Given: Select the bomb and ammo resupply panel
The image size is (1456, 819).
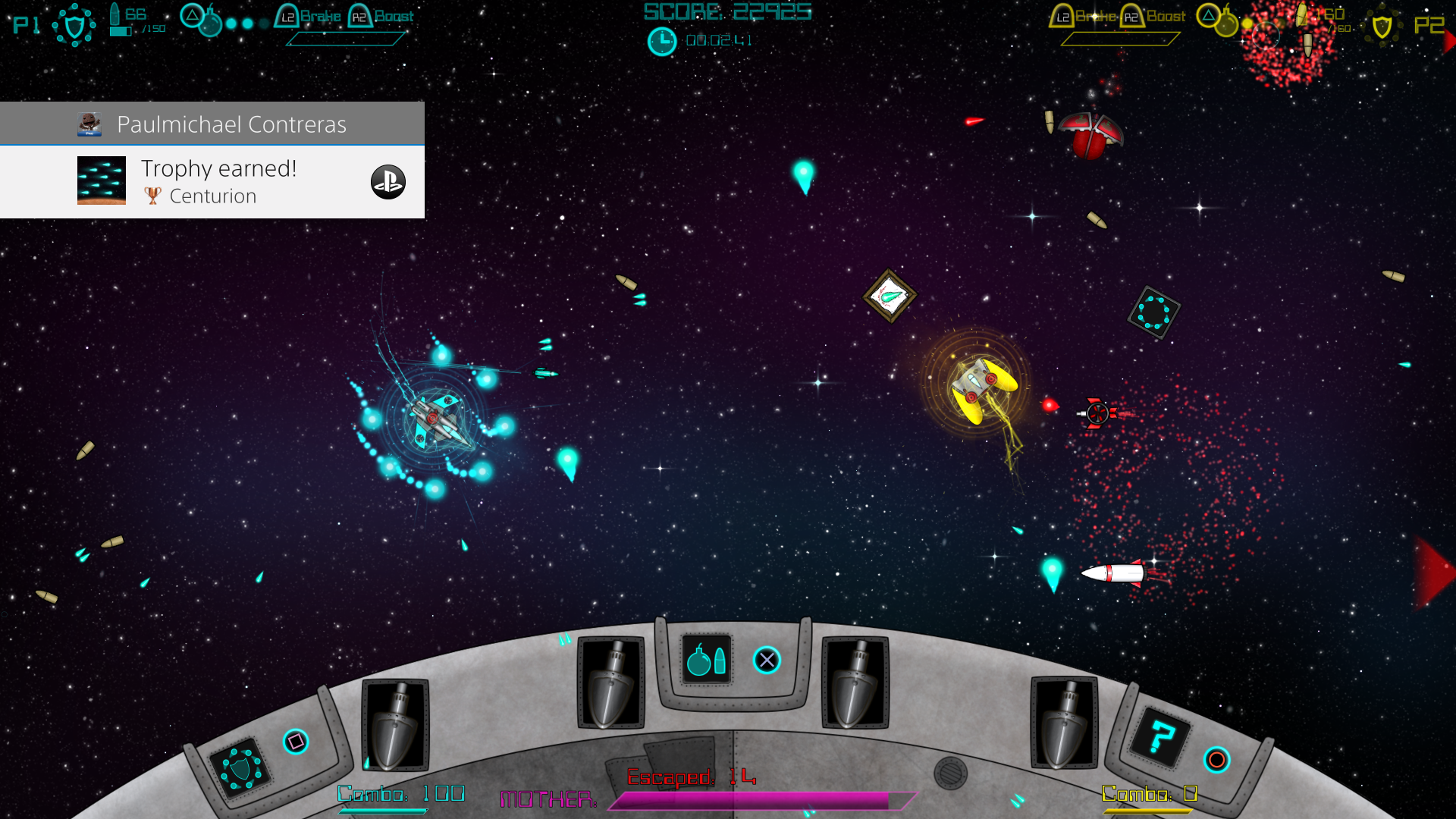Looking at the screenshot, I should tap(706, 660).
